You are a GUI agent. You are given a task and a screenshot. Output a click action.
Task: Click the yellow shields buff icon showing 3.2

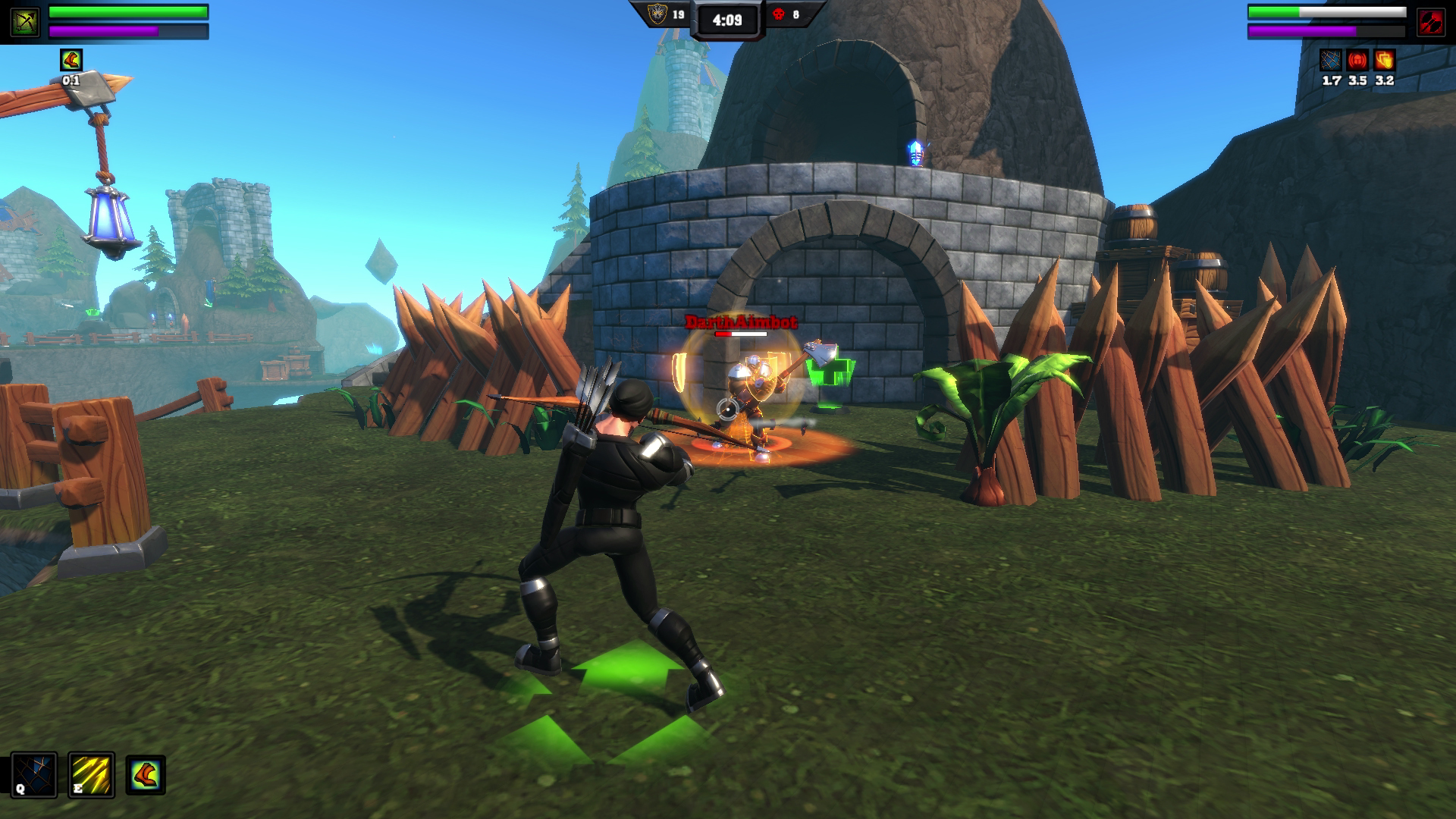(1385, 60)
